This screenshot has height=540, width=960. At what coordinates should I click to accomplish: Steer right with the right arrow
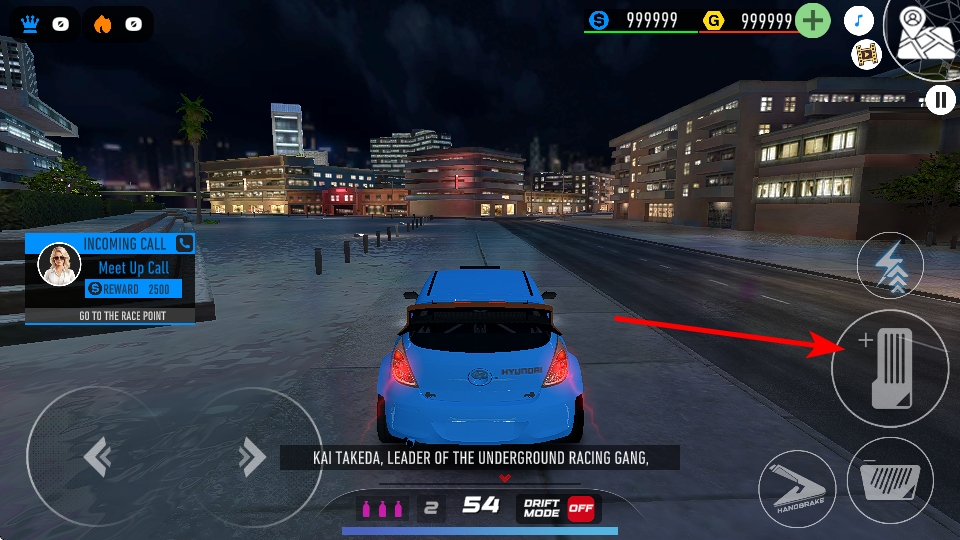click(x=250, y=457)
